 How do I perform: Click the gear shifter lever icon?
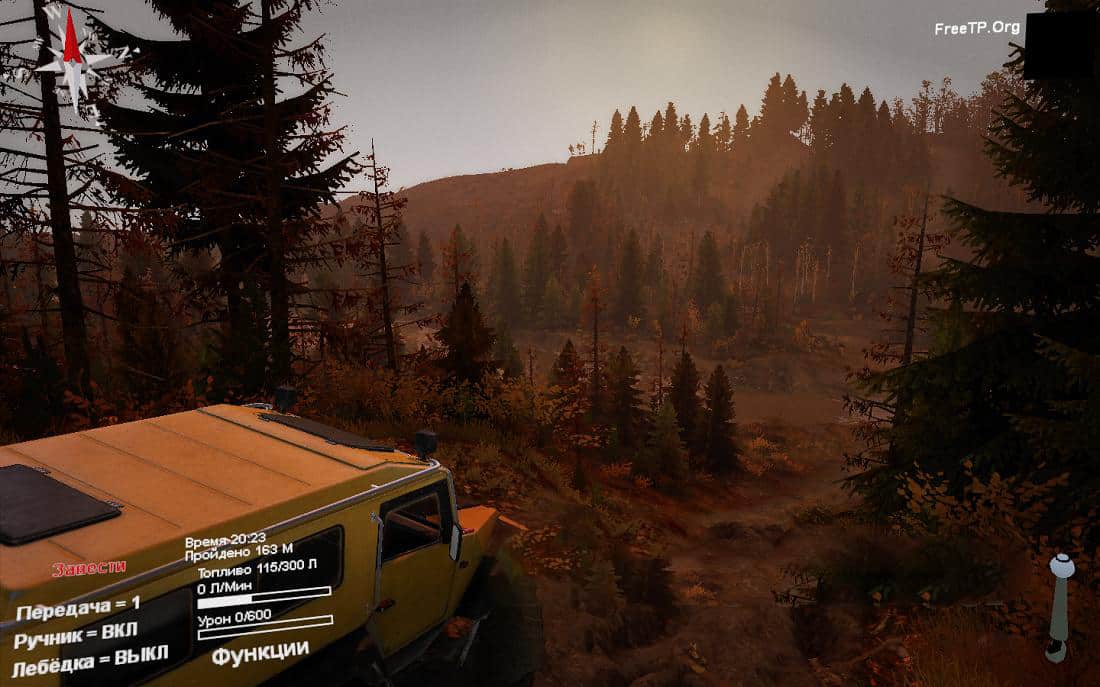(1059, 605)
